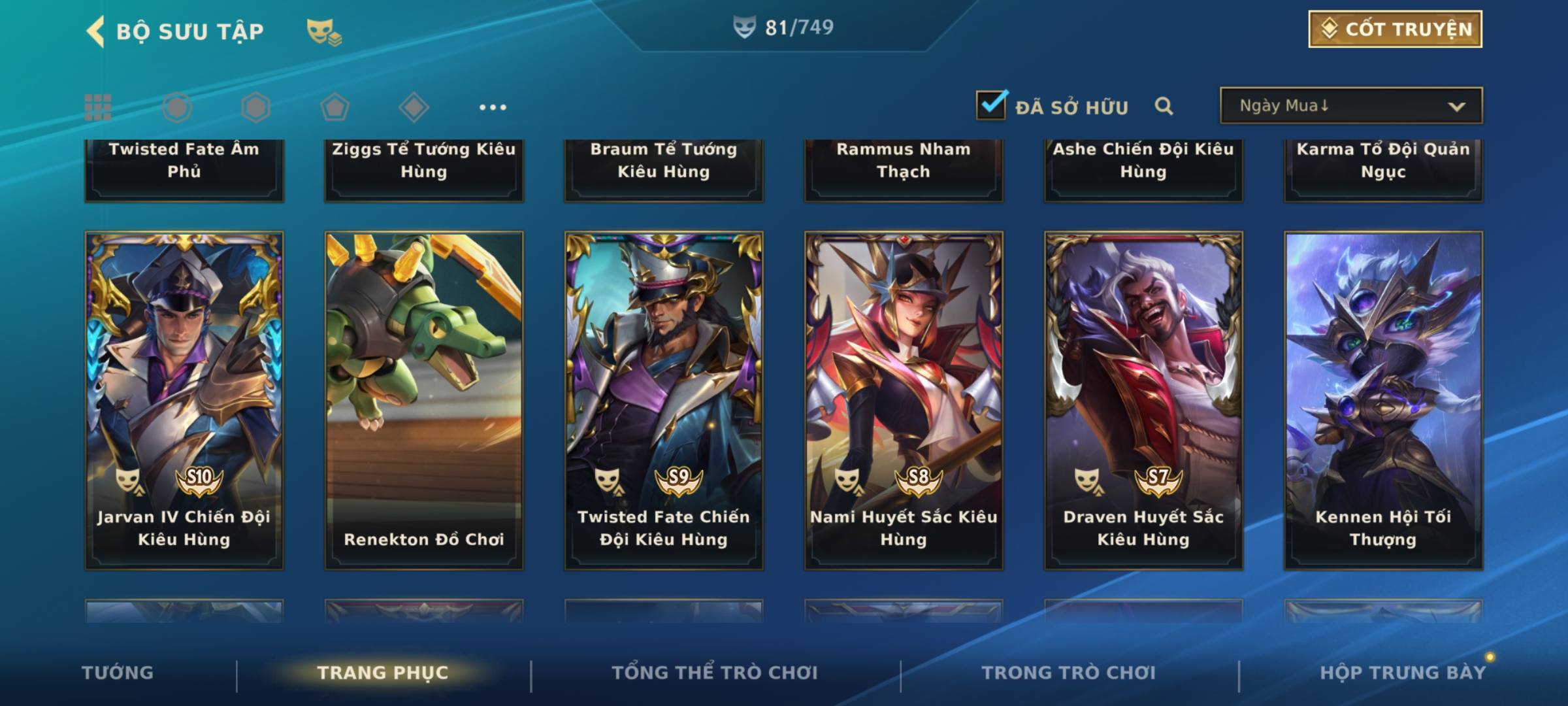Open the Cốt Truyện button
Viewport: 1568px width, 706px height.
click(1395, 29)
